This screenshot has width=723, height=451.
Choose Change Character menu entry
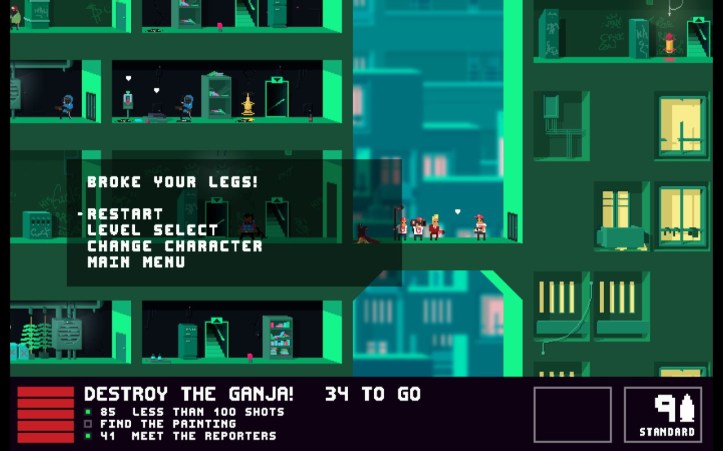pos(175,246)
